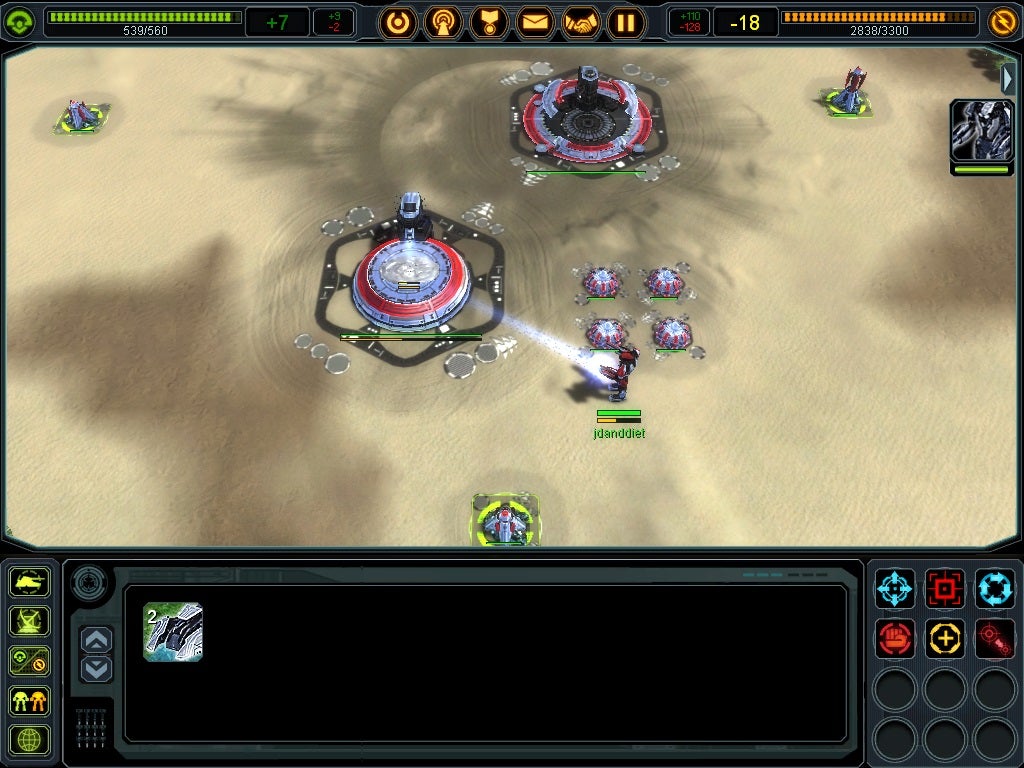Click the up arrow in construction panel
The height and width of the screenshot is (768, 1024).
click(x=96, y=640)
